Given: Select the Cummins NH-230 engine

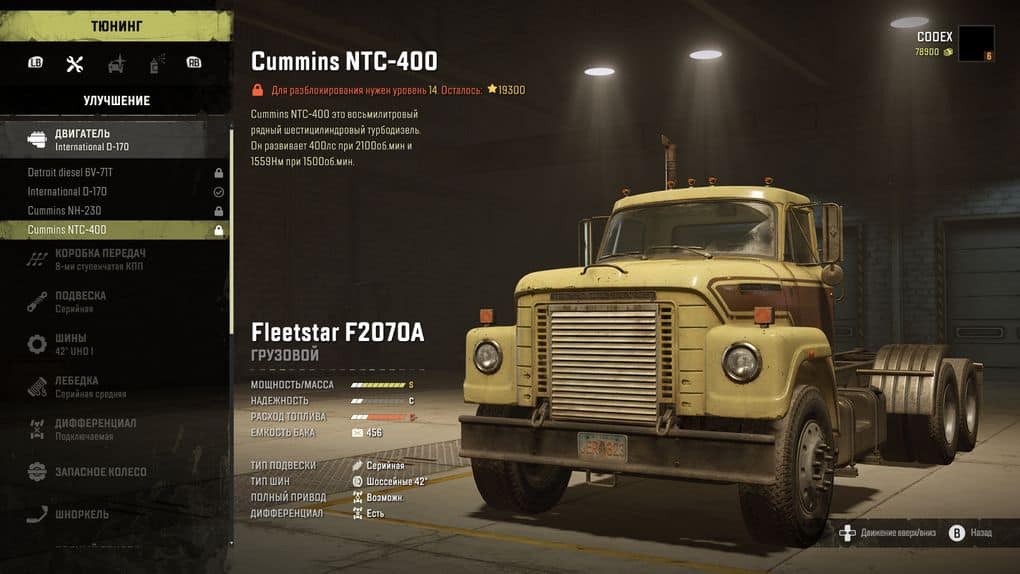Looking at the screenshot, I should [114, 211].
